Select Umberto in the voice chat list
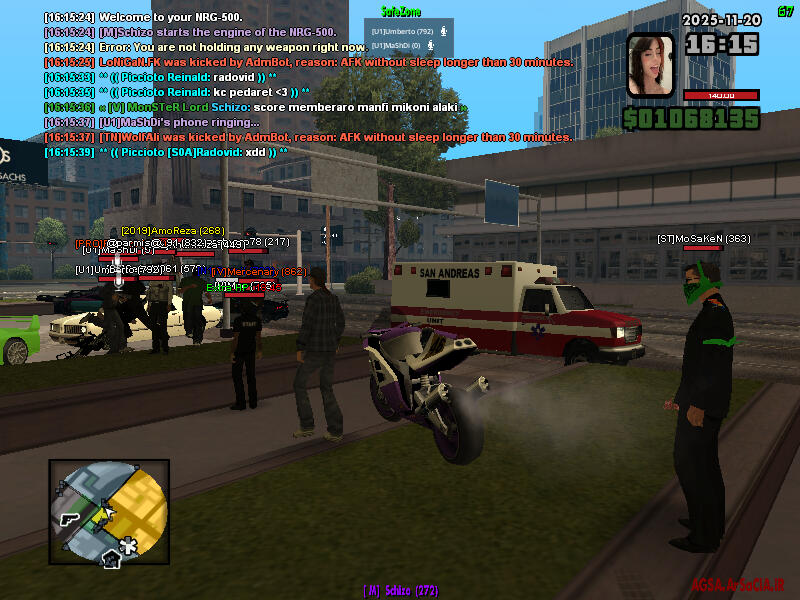Viewport: 800px width, 600px height. [x=394, y=31]
